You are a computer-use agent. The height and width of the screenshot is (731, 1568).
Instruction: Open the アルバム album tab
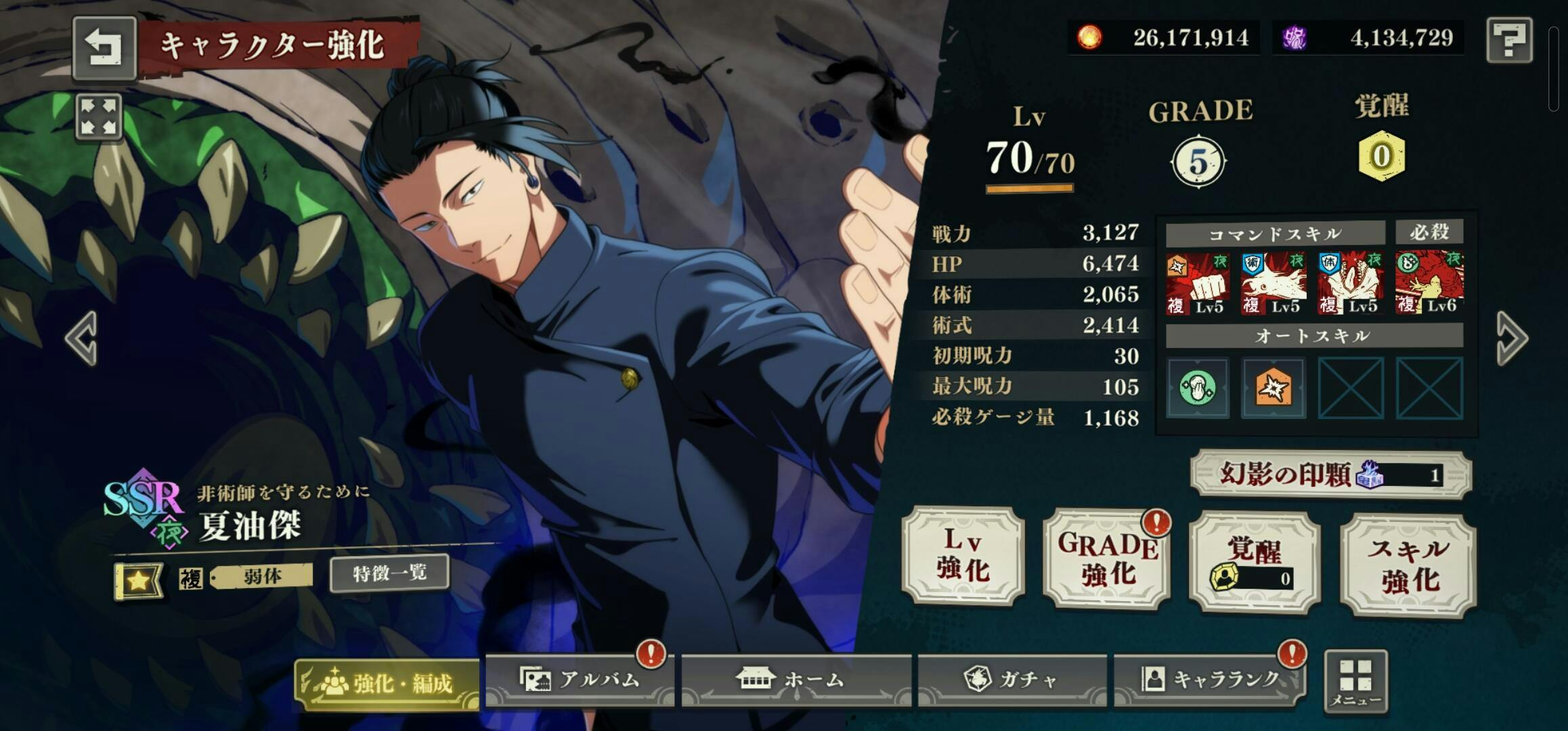pyautogui.click(x=580, y=680)
